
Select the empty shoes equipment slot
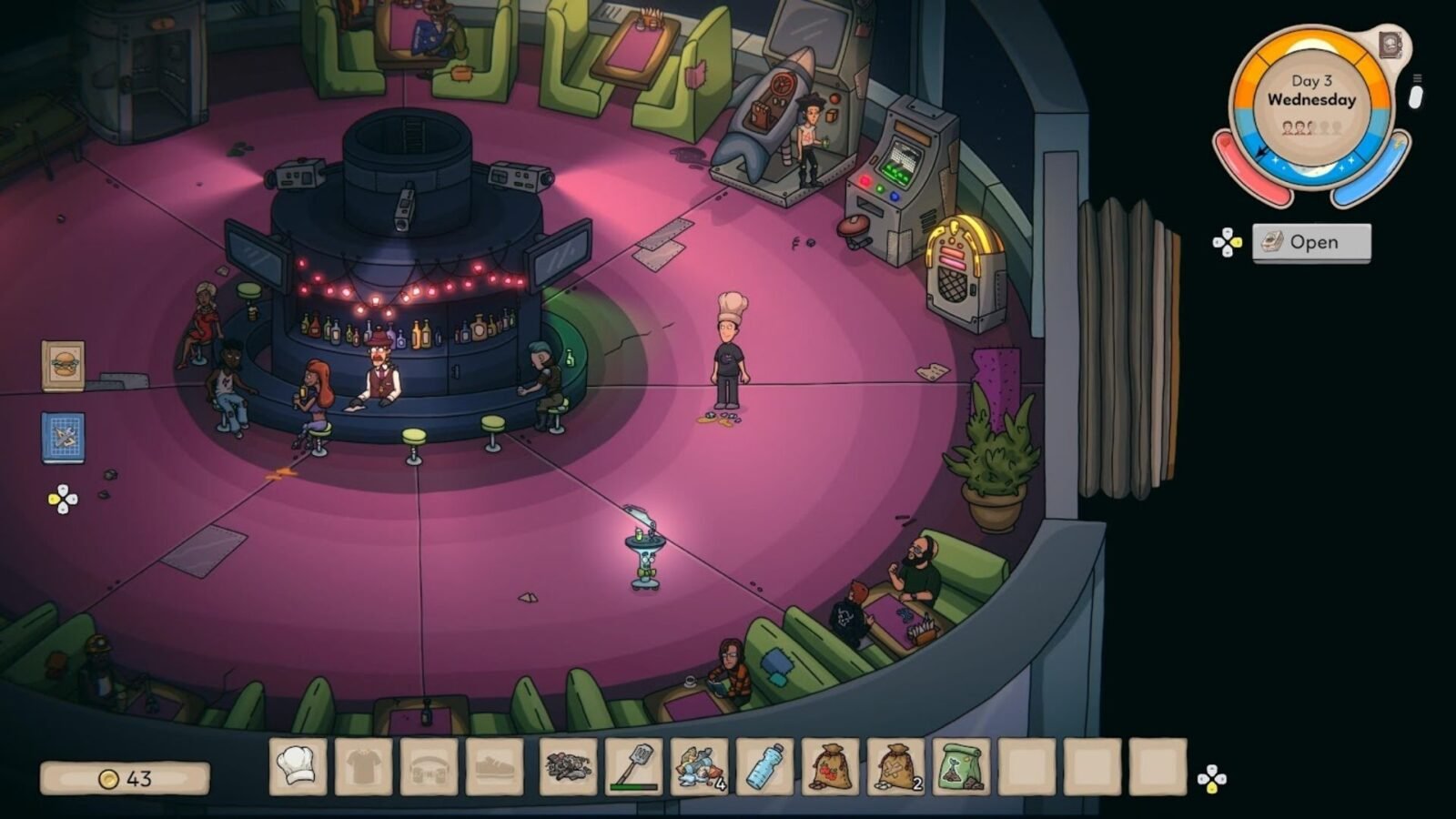tap(495, 766)
